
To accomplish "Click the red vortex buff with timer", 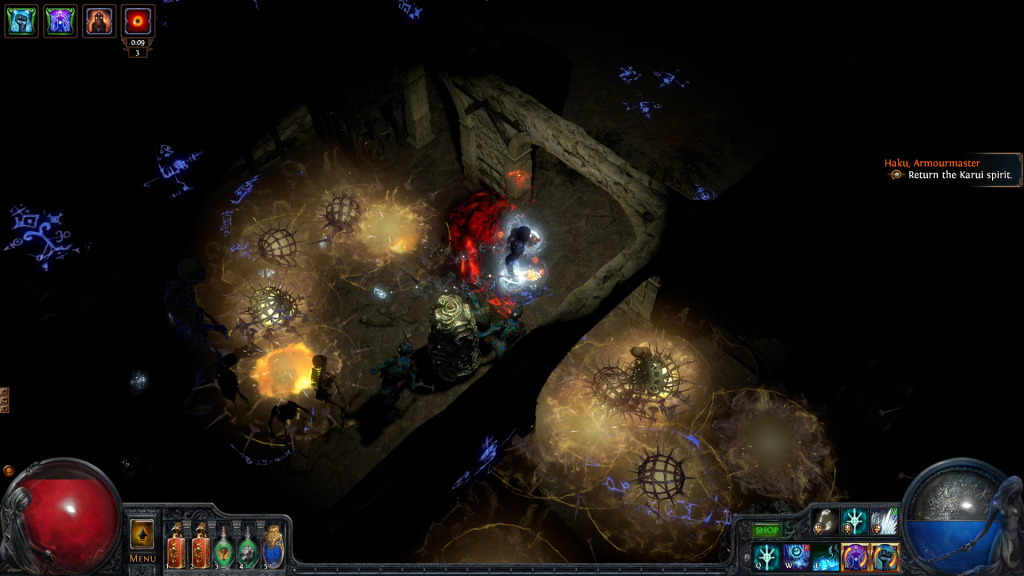I will point(137,21).
